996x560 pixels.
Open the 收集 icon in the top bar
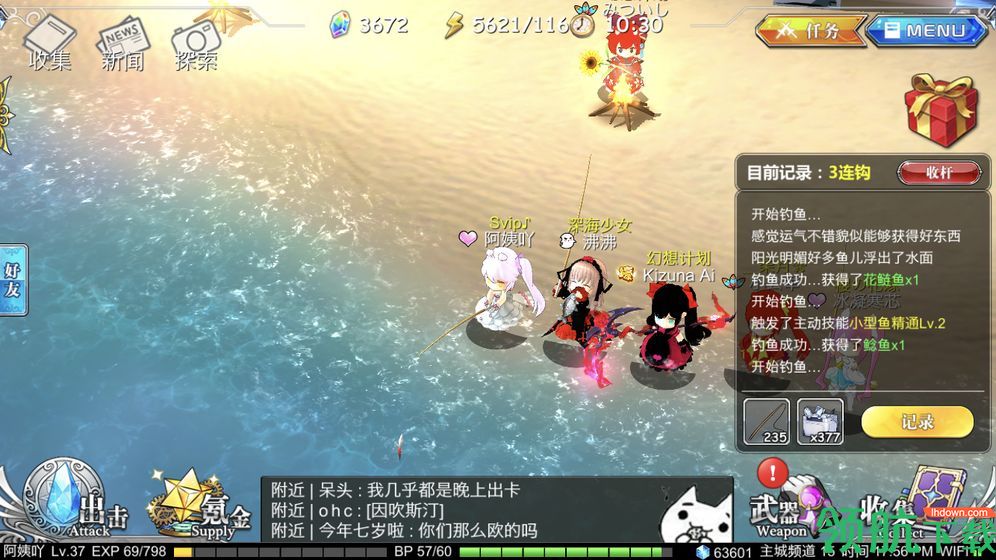(x=50, y=45)
